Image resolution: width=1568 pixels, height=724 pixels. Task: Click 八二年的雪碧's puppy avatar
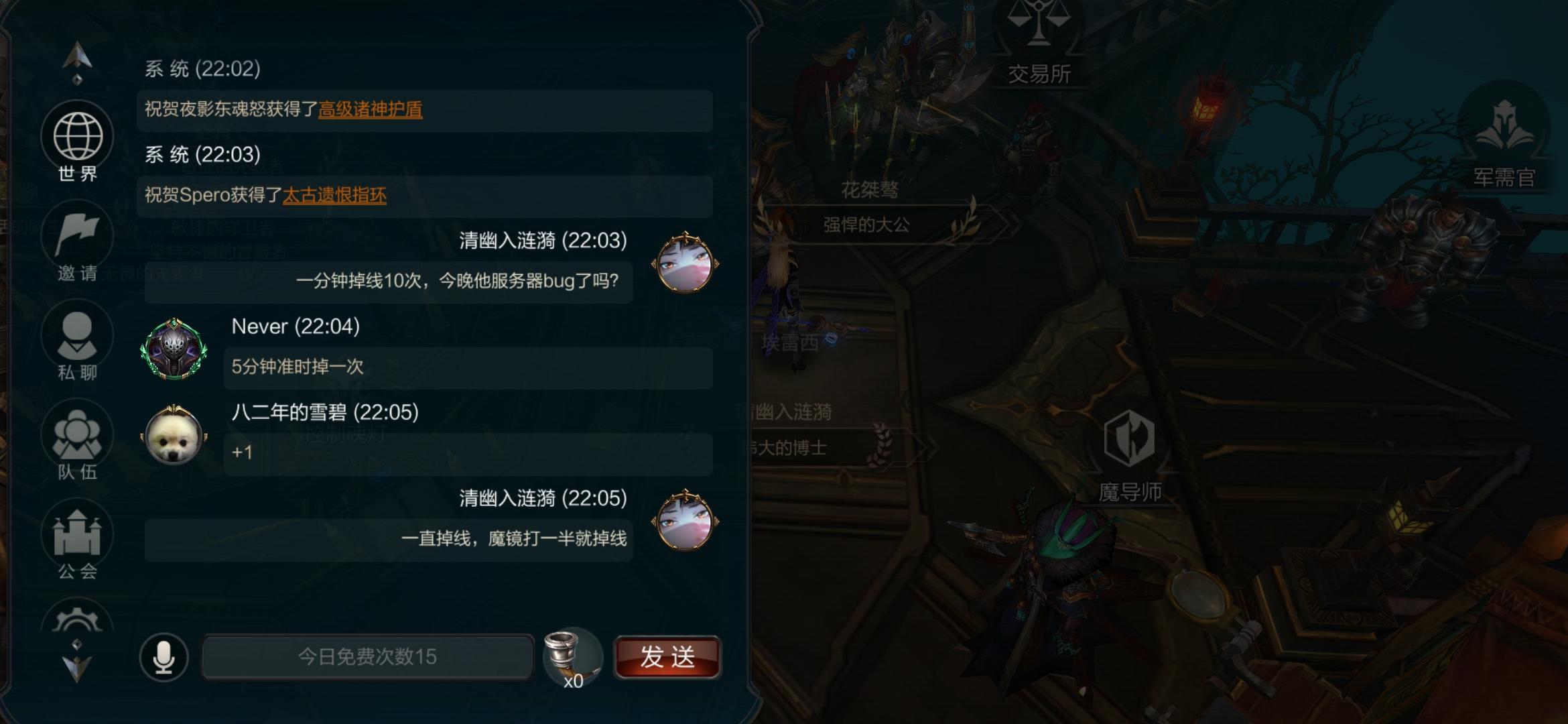click(172, 438)
